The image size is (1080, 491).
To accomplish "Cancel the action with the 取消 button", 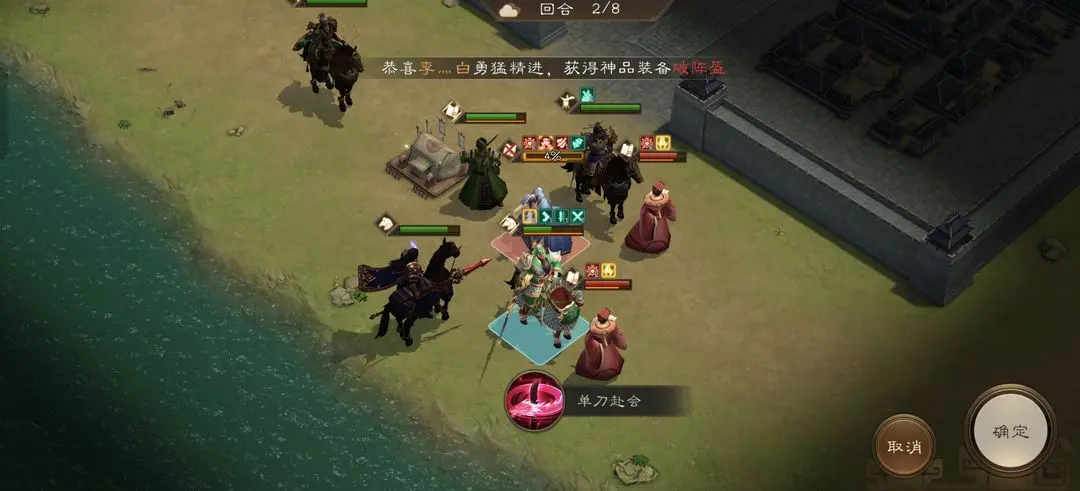I will tap(904, 446).
